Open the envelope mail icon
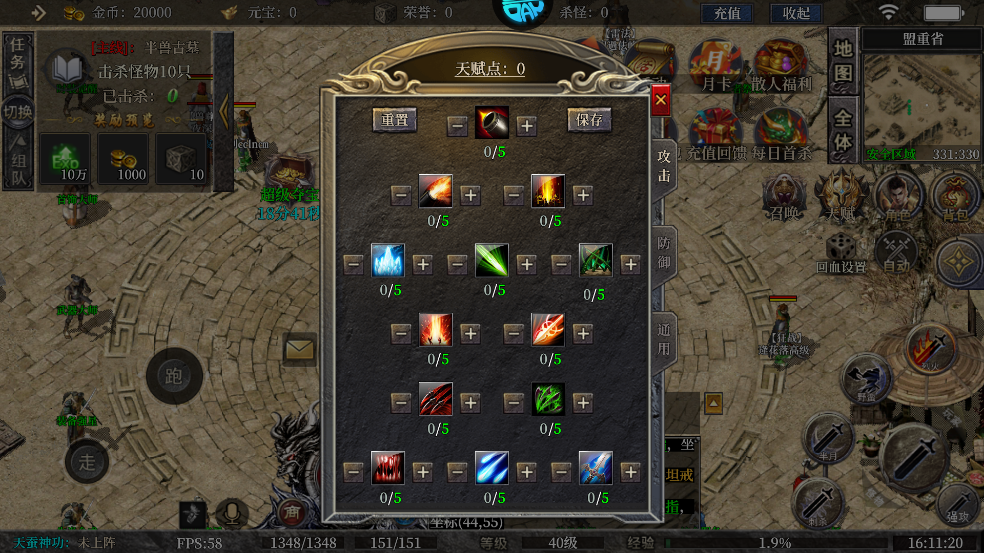This screenshot has height=553, width=984. click(x=299, y=349)
